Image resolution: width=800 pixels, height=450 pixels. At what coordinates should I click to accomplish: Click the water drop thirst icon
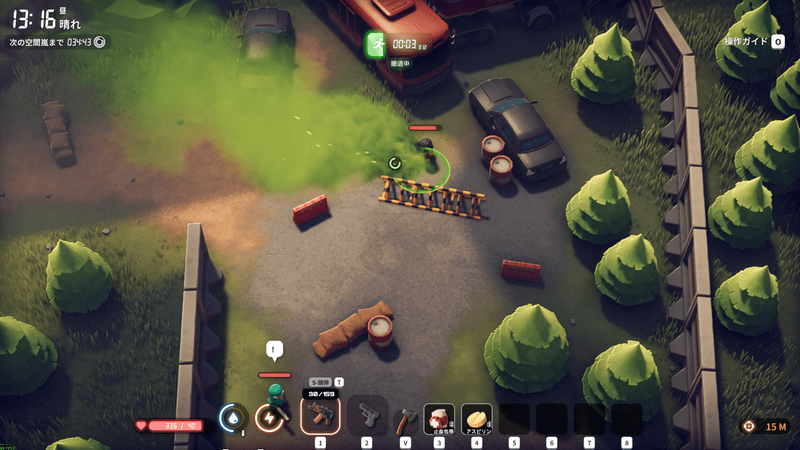click(x=233, y=418)
